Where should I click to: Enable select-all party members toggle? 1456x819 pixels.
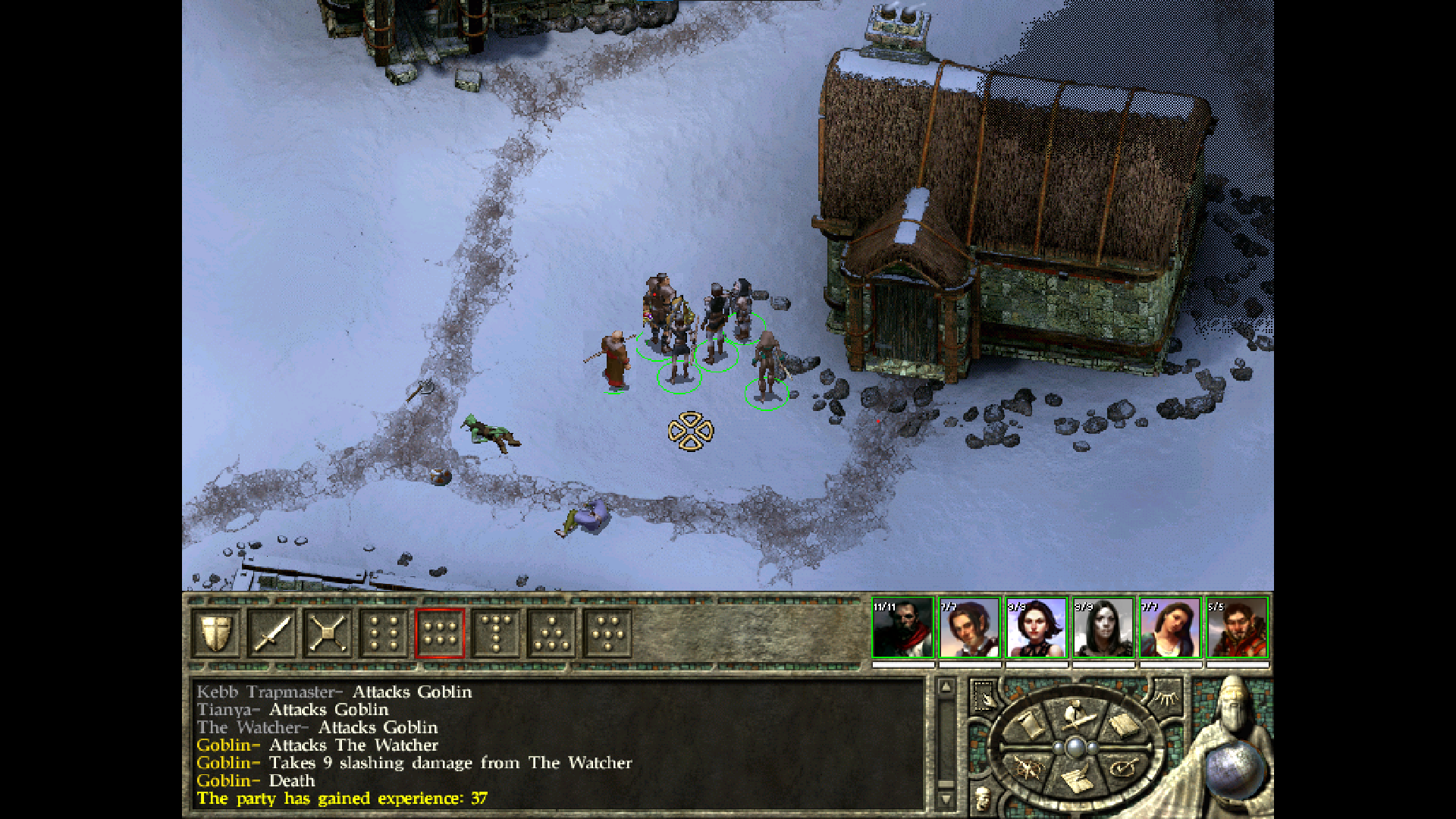click(984, 695)
